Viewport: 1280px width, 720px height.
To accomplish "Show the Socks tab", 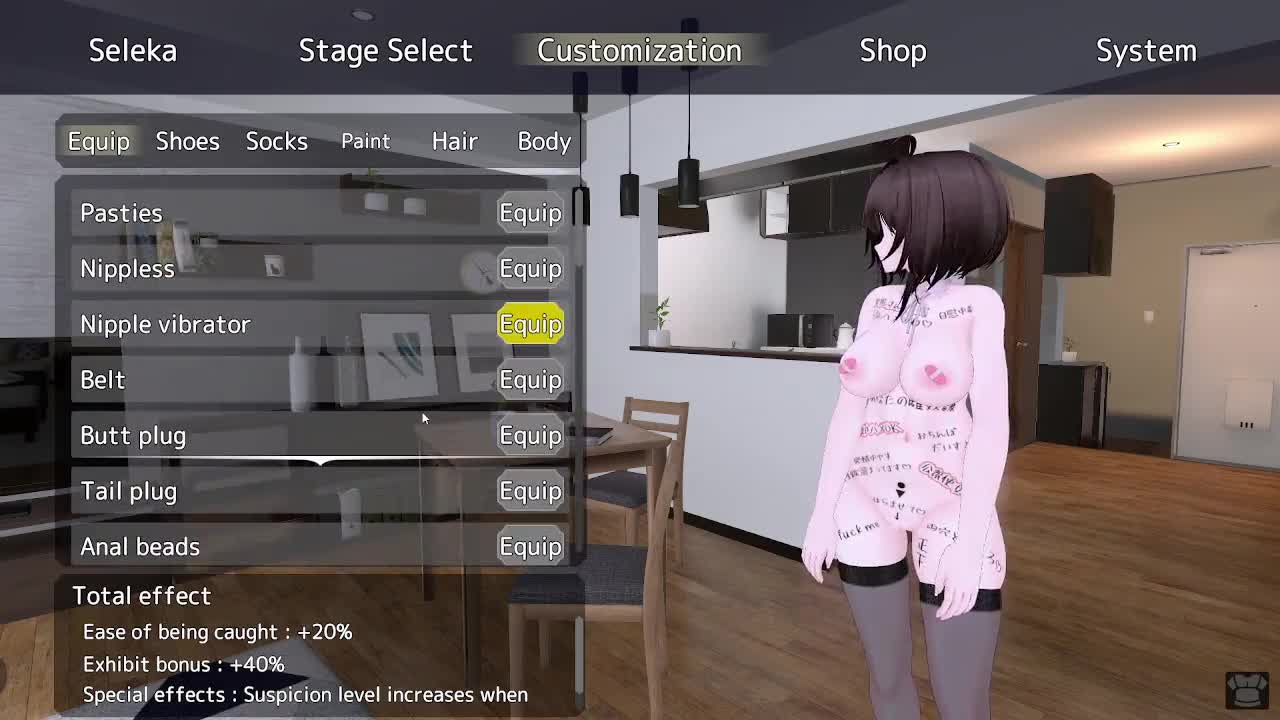I will (276, 141).
